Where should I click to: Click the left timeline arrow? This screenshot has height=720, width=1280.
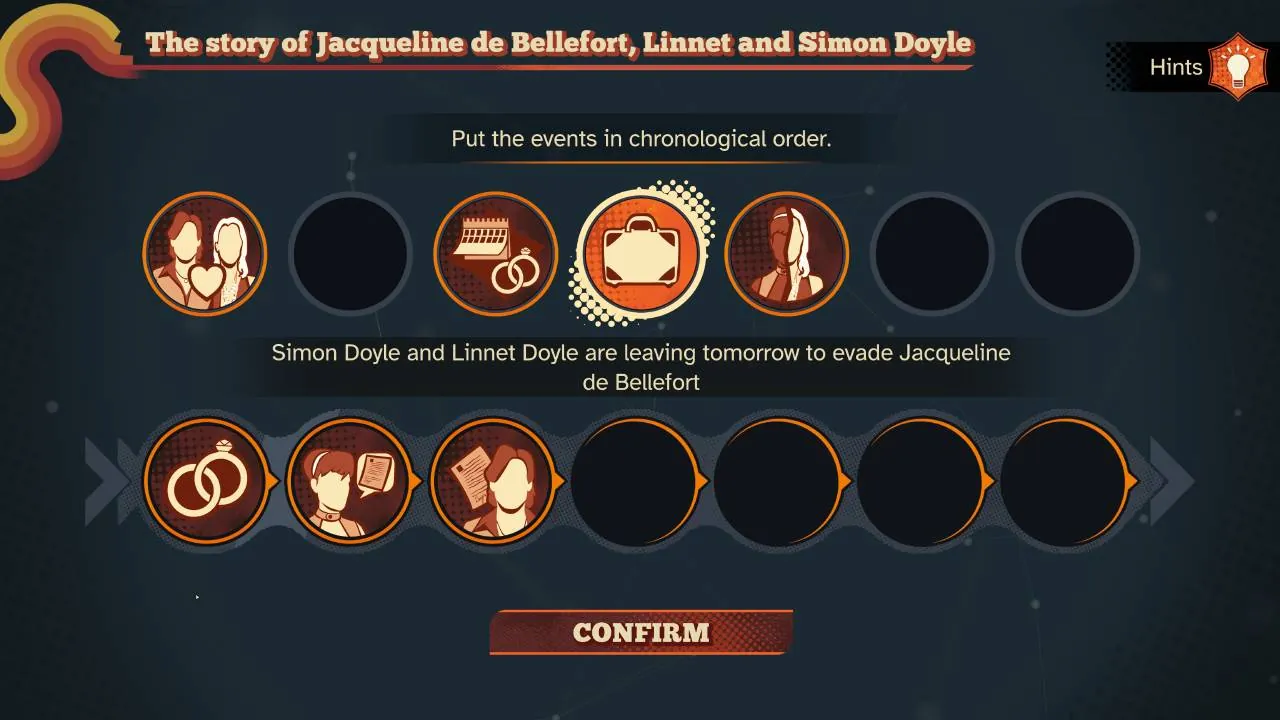(96, 480)
